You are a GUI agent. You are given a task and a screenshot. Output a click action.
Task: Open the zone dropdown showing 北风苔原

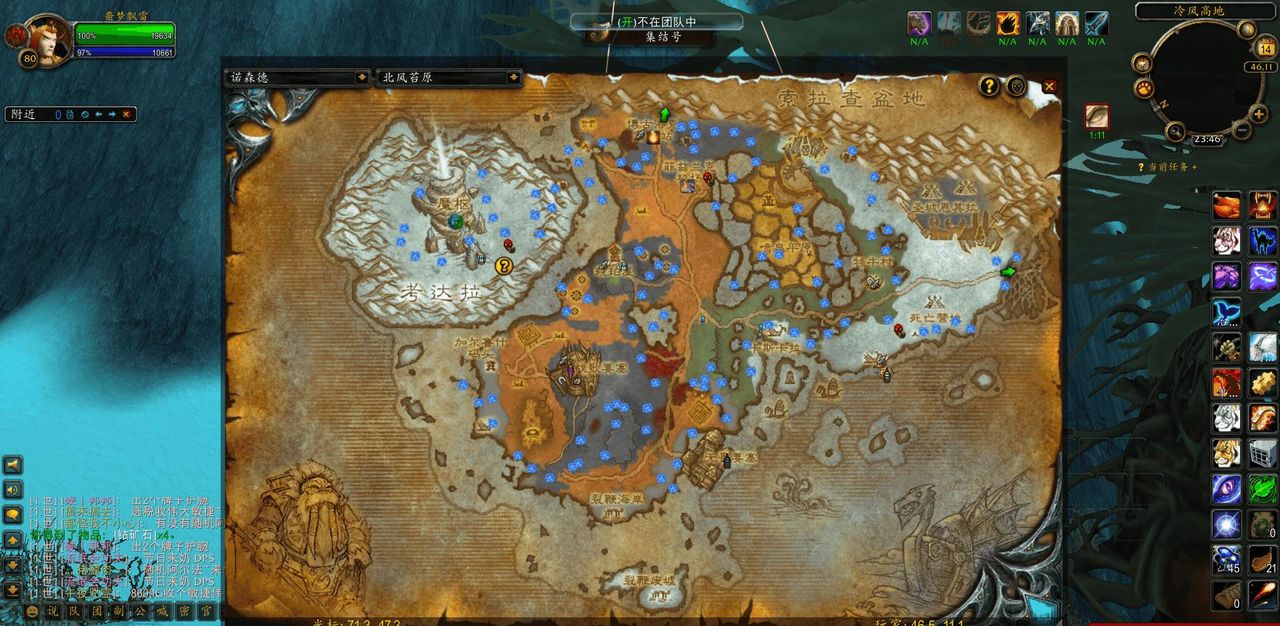click(x=449, y=77)
